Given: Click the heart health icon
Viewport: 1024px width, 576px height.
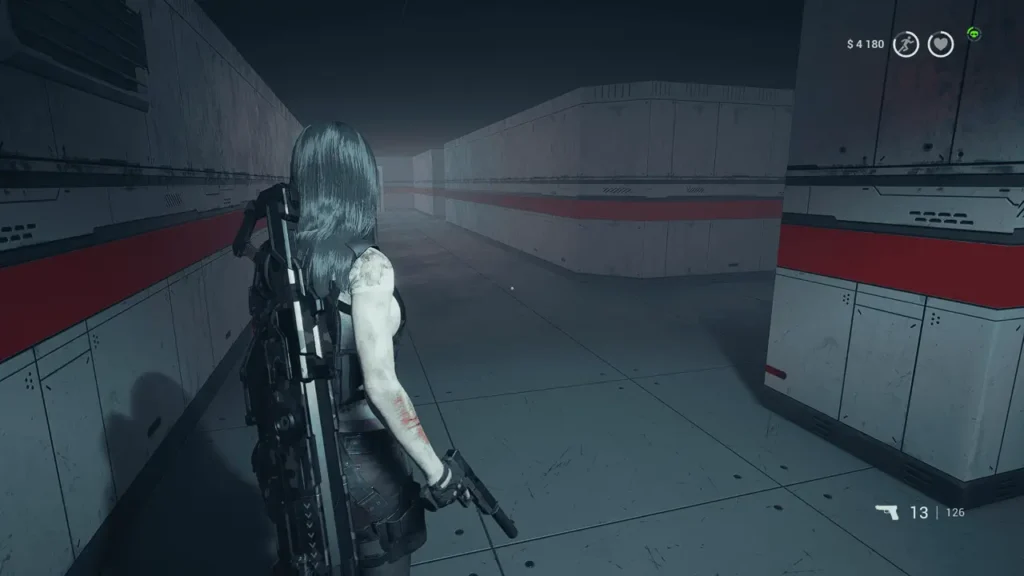Looking at the screenshot, I should pos(940,44).
